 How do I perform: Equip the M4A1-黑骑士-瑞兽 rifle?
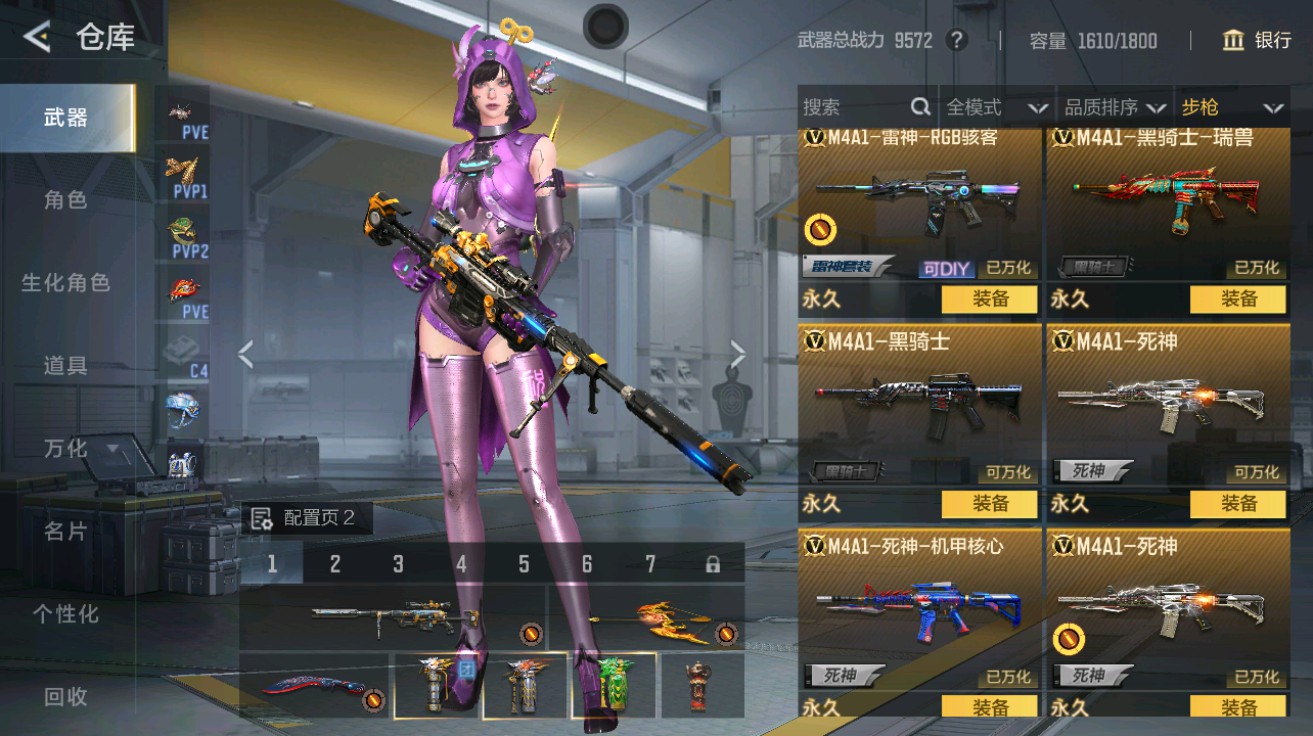[1237, 299]
